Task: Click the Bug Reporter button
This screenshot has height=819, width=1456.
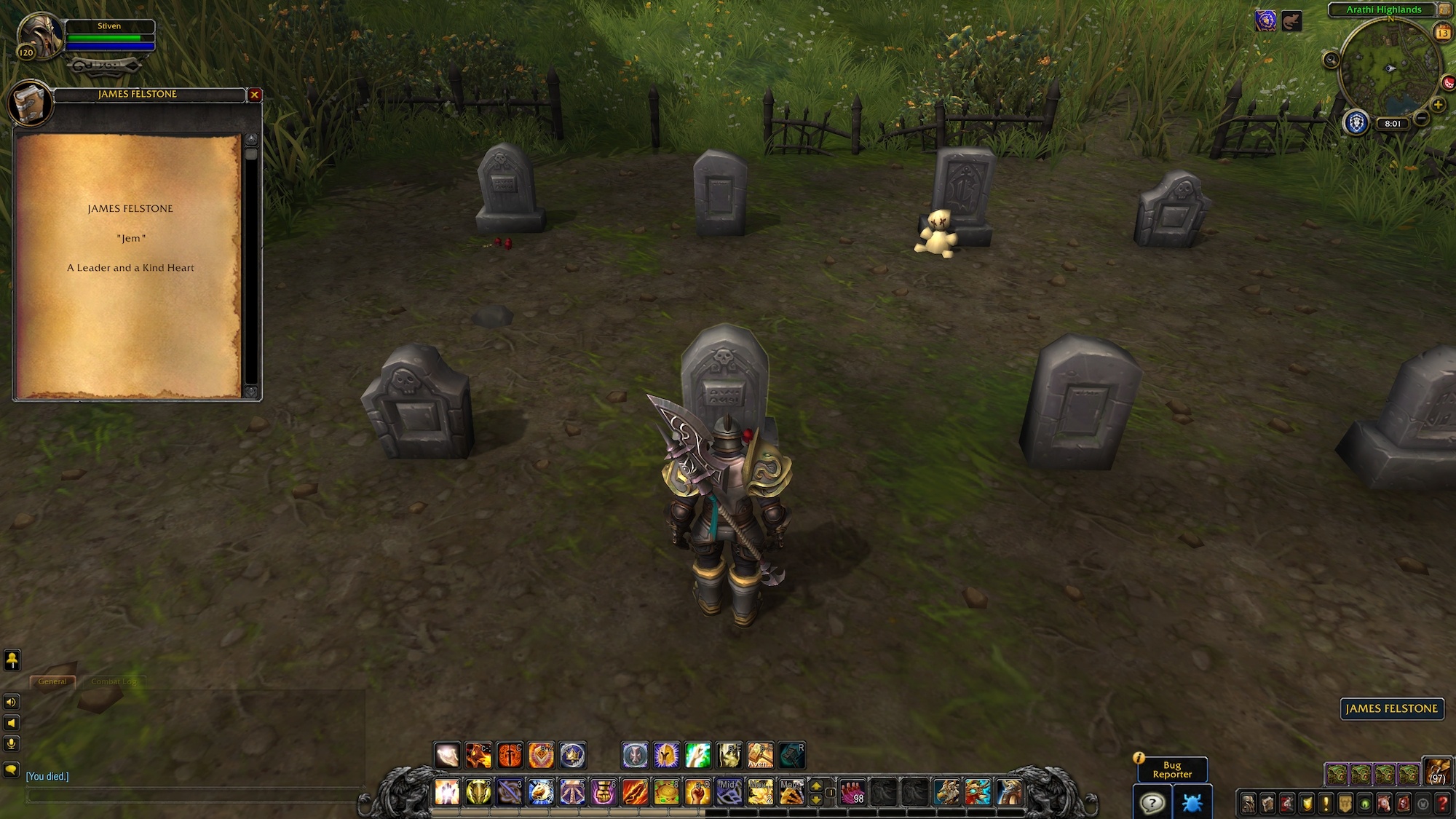Action: (x=1173, y=769)
